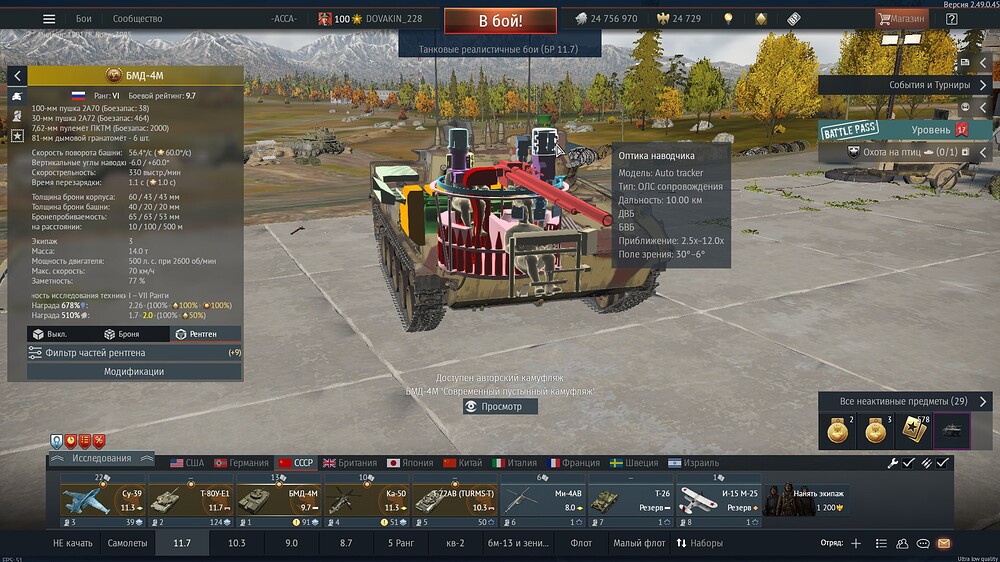Switch to the Броня armor view

point(123,334)
